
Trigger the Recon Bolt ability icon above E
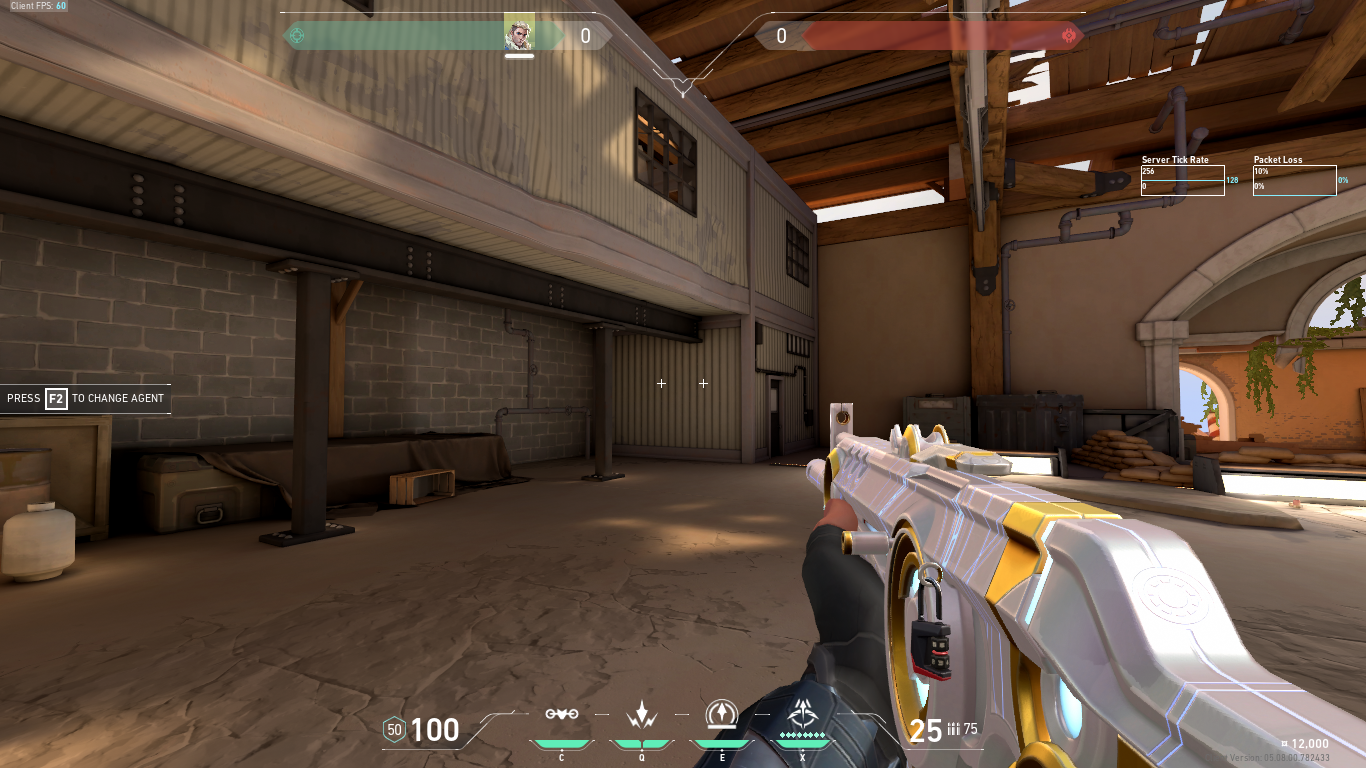[x=722, y=712]
